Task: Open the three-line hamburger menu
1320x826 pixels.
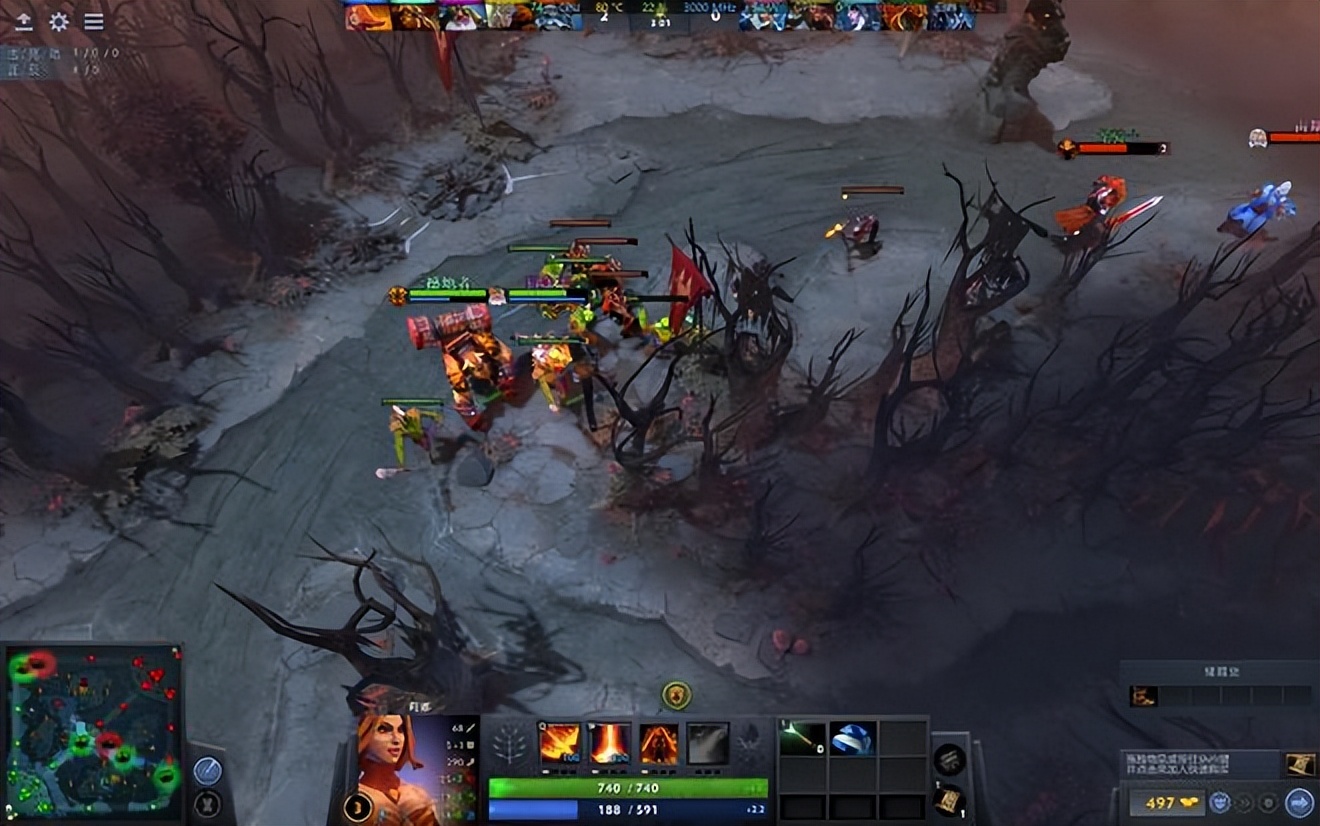Action: coord(93,22)
